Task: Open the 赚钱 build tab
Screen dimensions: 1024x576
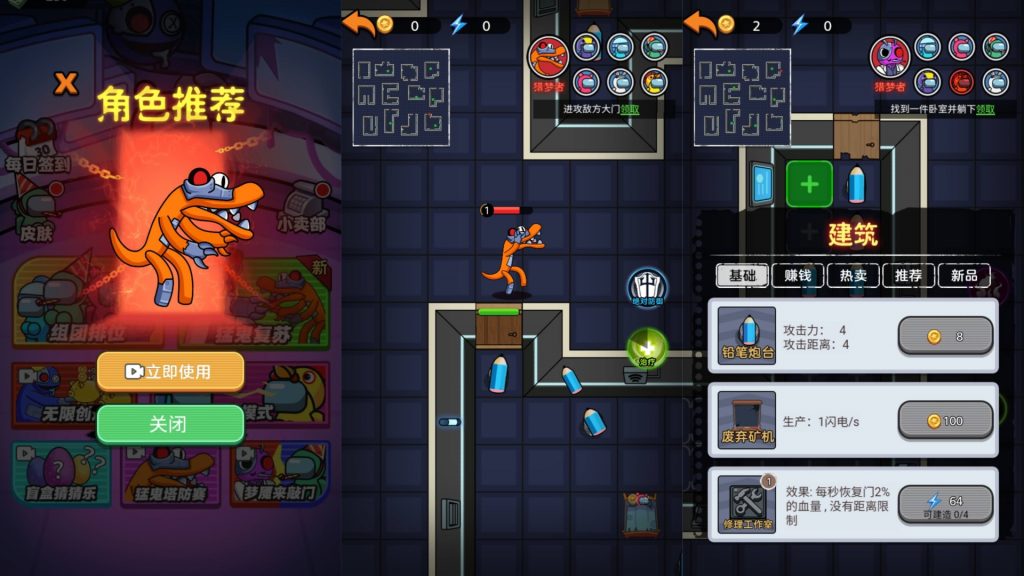Action: click(797, 276)
